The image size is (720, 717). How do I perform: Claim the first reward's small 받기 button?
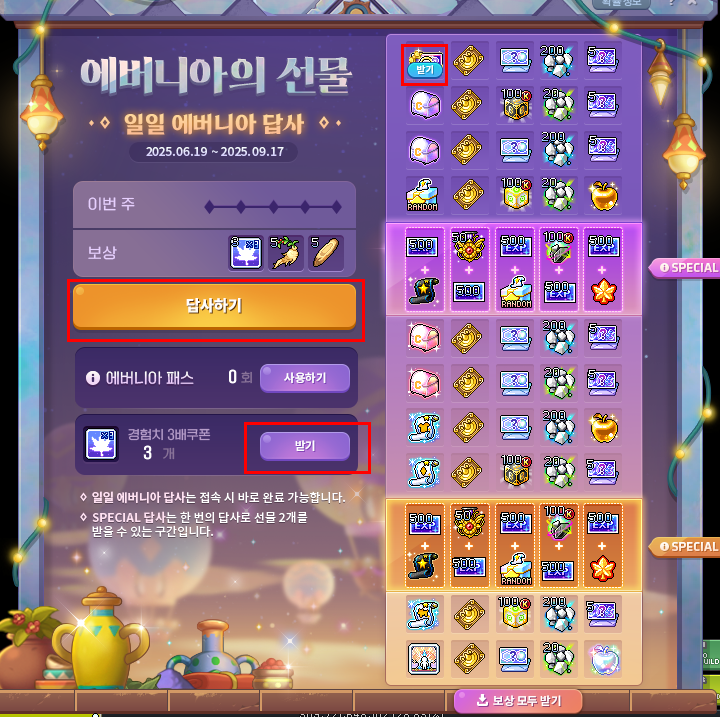tap(423, 71)
